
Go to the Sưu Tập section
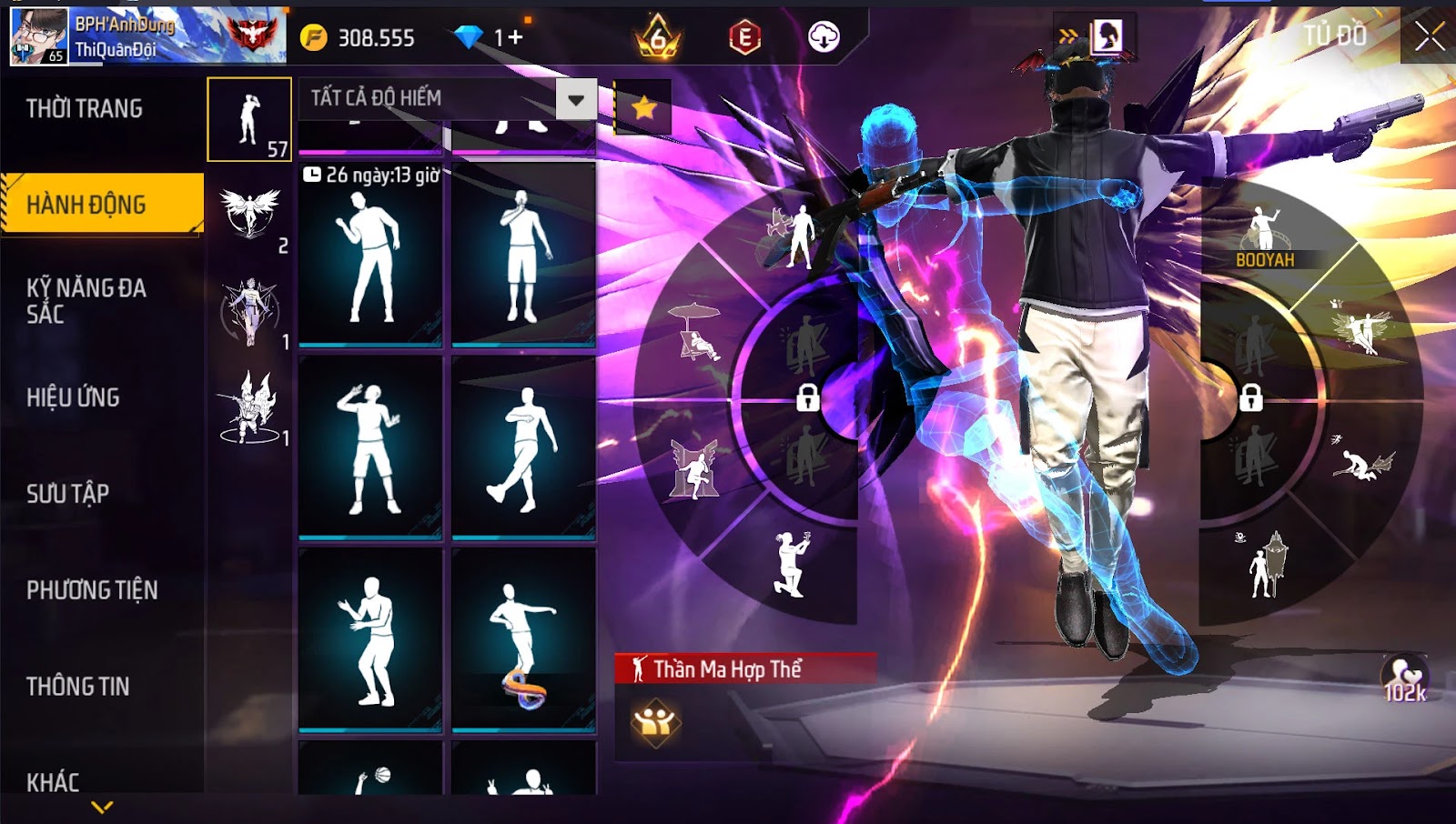(67, 494)
